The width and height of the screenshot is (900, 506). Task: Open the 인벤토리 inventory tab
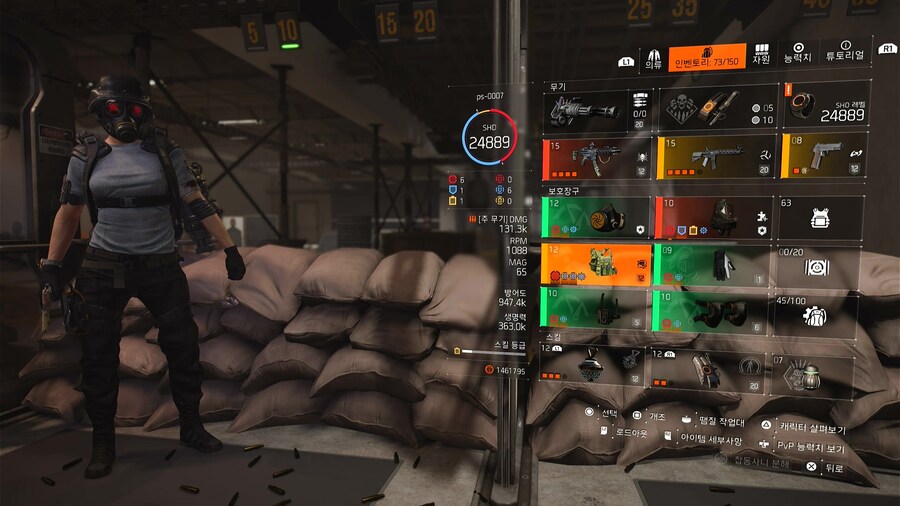click(707, 56)
